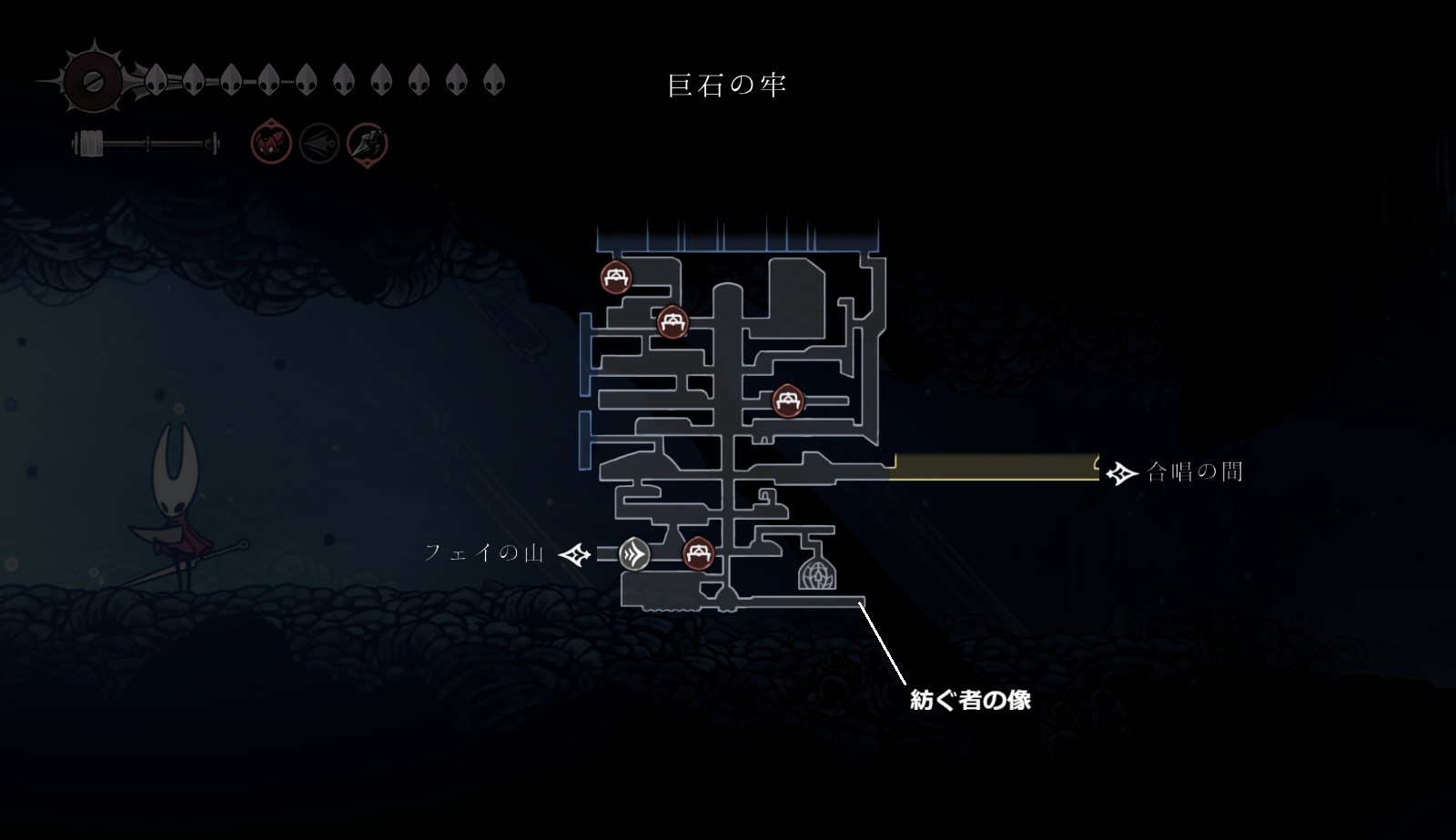Viewport: 1456px width, 840px height.
Task: Click the grey chevron map pin
Action: 635,553
